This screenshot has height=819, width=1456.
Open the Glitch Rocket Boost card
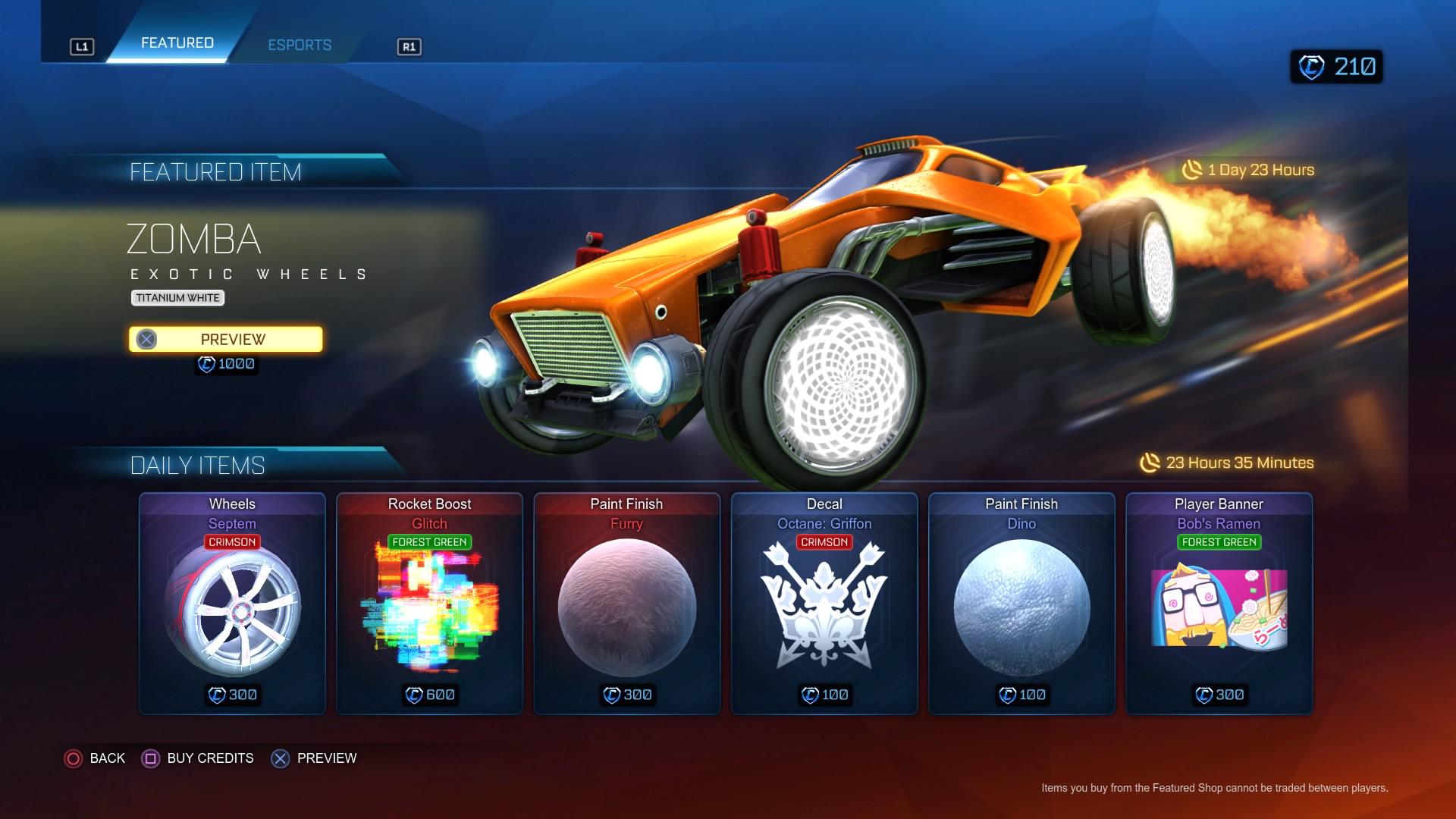click(428, 603)
